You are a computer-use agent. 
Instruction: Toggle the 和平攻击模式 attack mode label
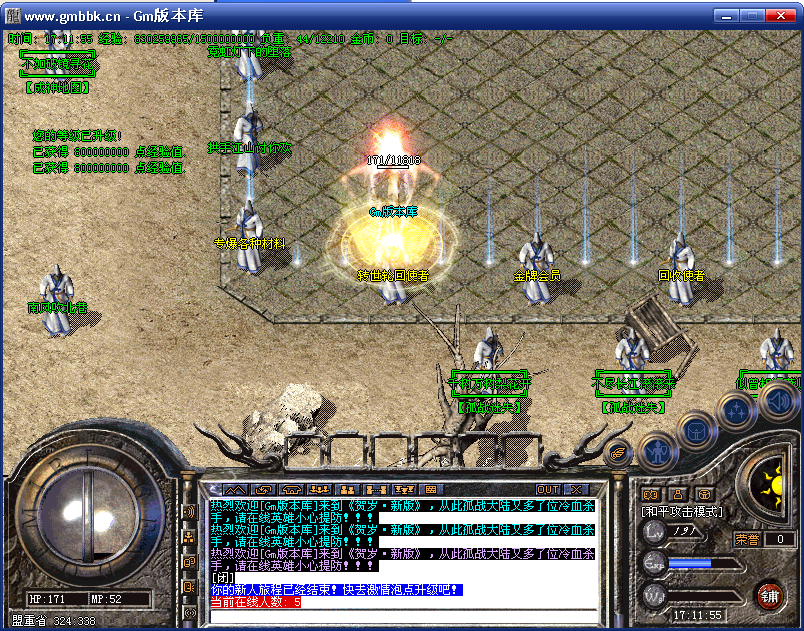(x=683, y=511)
